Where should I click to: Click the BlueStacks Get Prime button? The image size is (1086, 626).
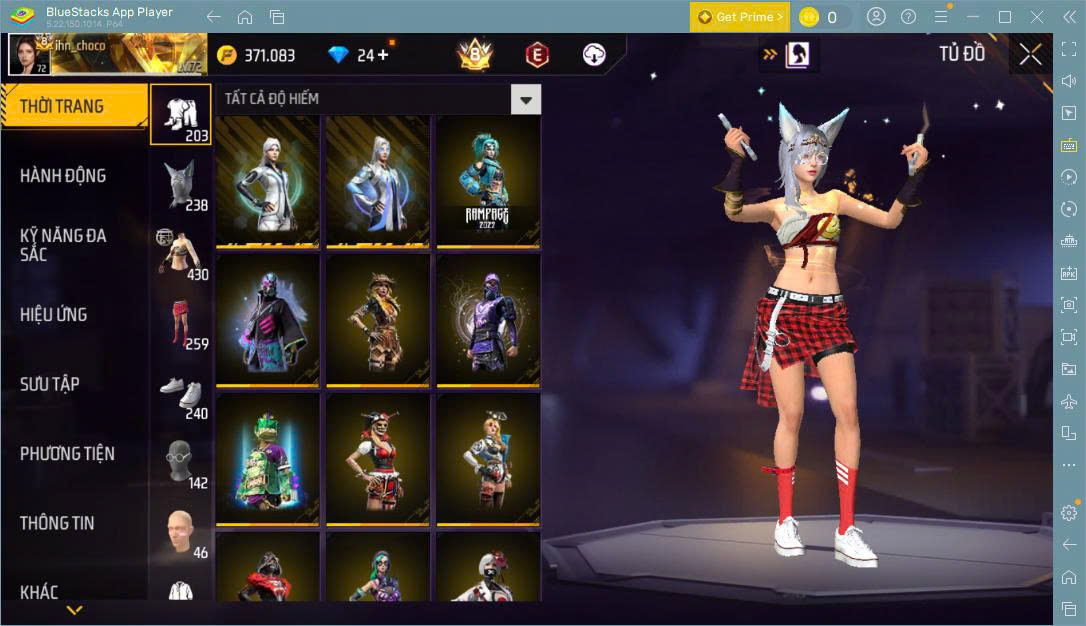[x=740, y=17]
